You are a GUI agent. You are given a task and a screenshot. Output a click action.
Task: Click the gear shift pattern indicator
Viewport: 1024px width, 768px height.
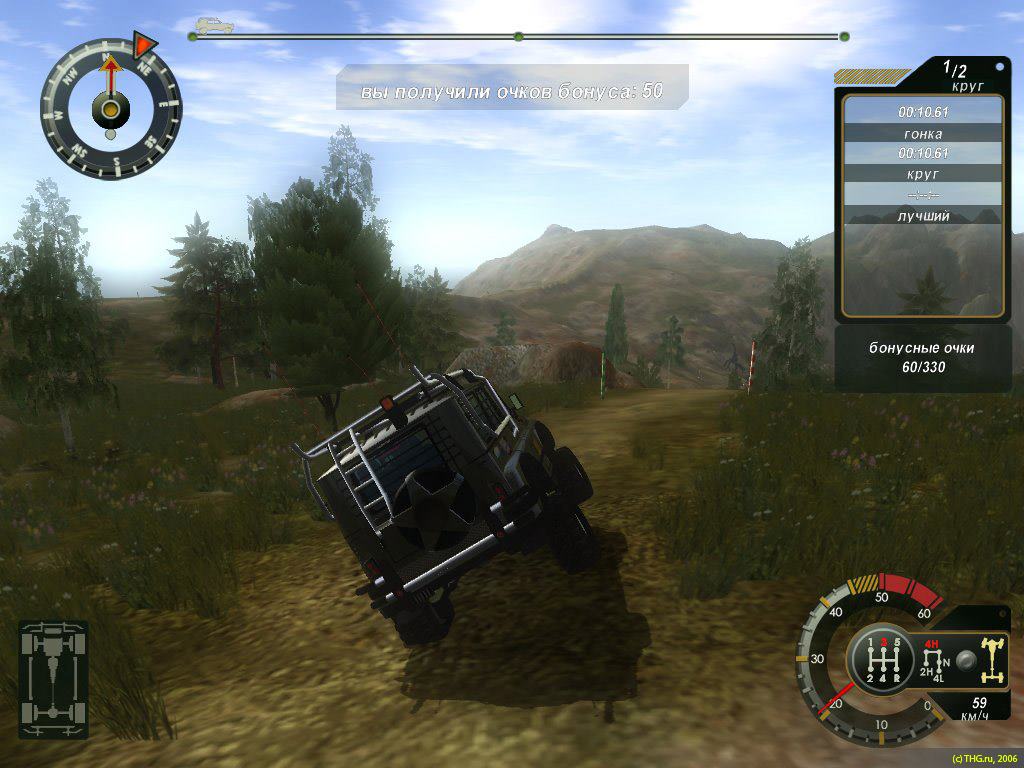click(882, 661)
